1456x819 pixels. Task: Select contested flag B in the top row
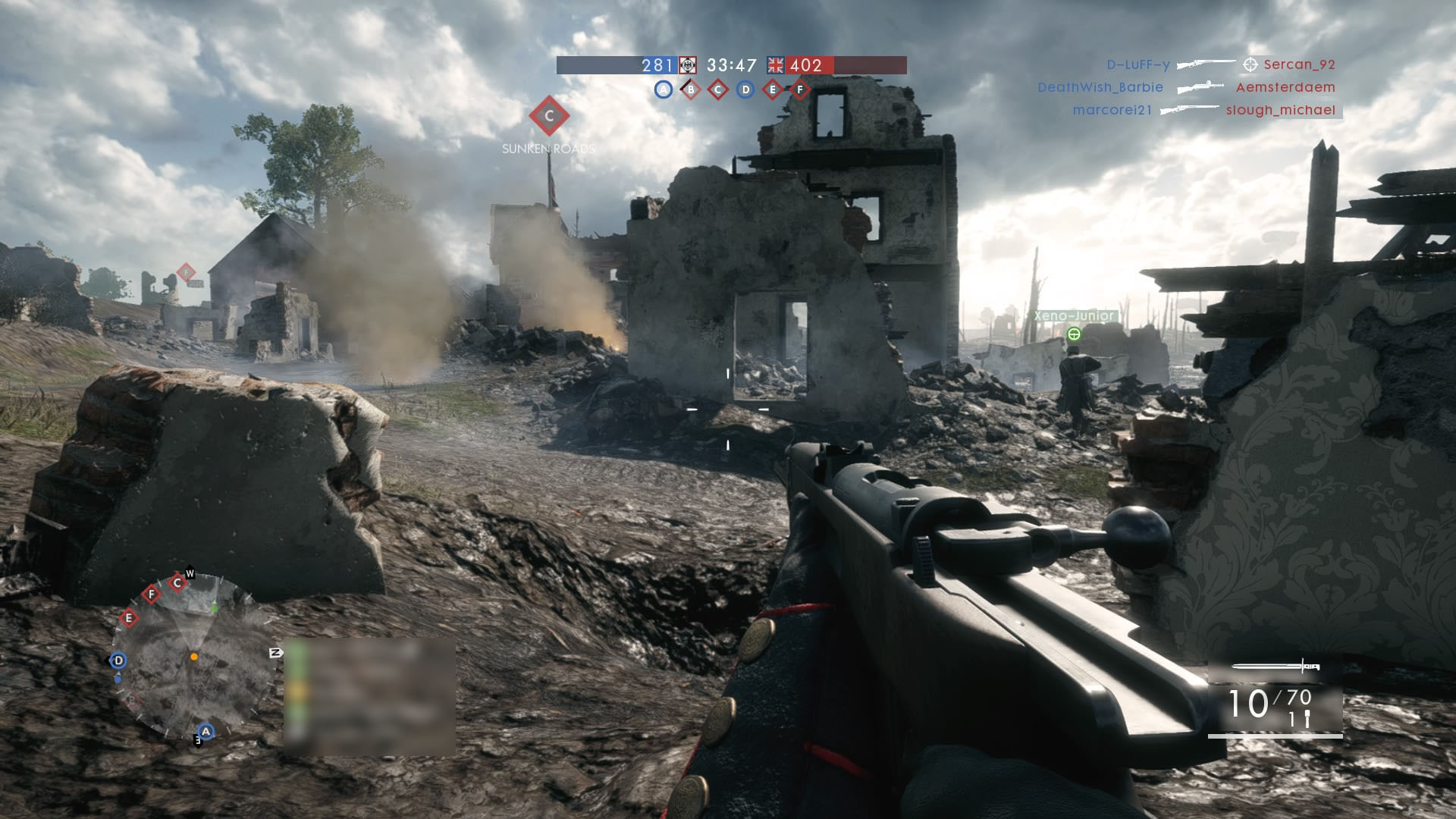point(690,90)
